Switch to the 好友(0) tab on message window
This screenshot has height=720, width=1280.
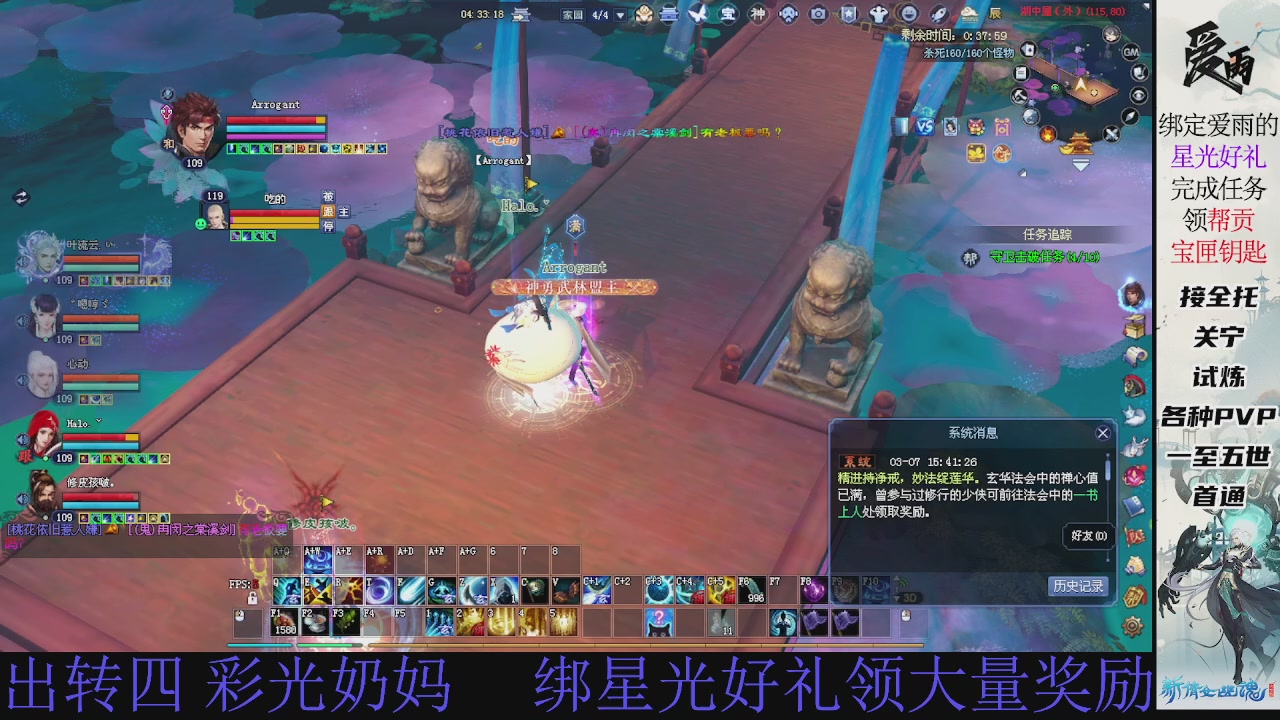coord(1087,536)
